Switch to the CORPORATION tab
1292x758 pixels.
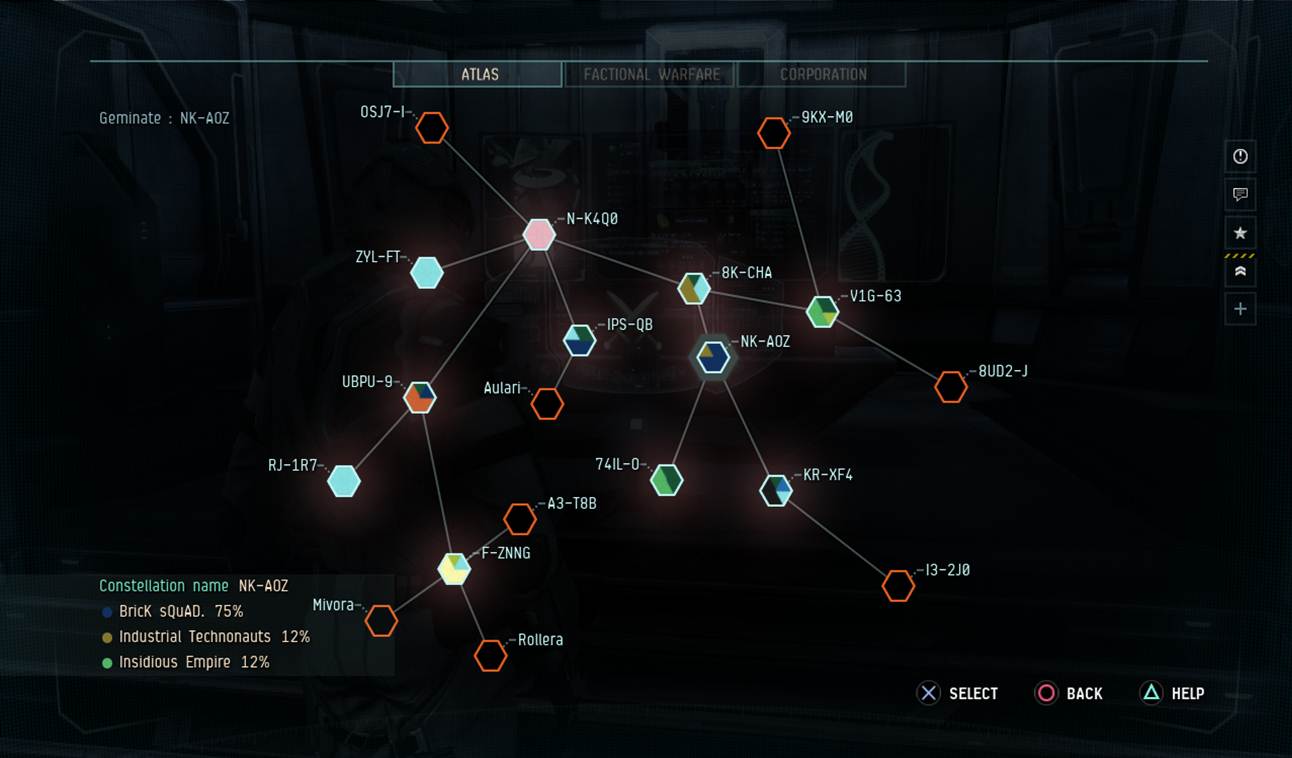point(823,73)
